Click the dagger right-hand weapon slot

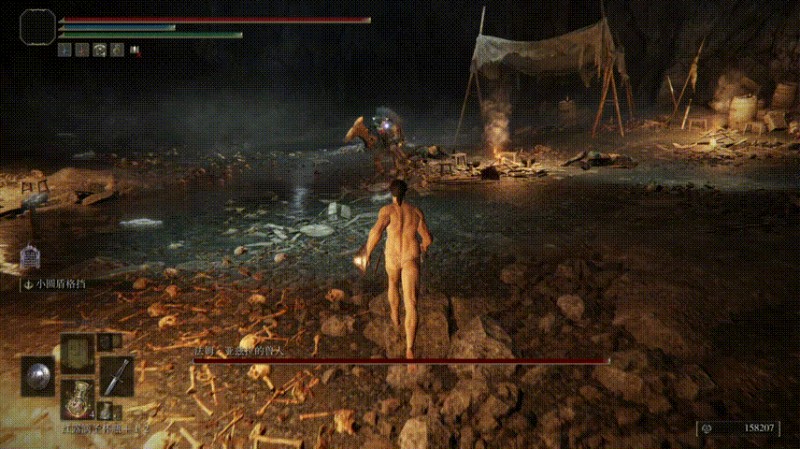[117, 376]
